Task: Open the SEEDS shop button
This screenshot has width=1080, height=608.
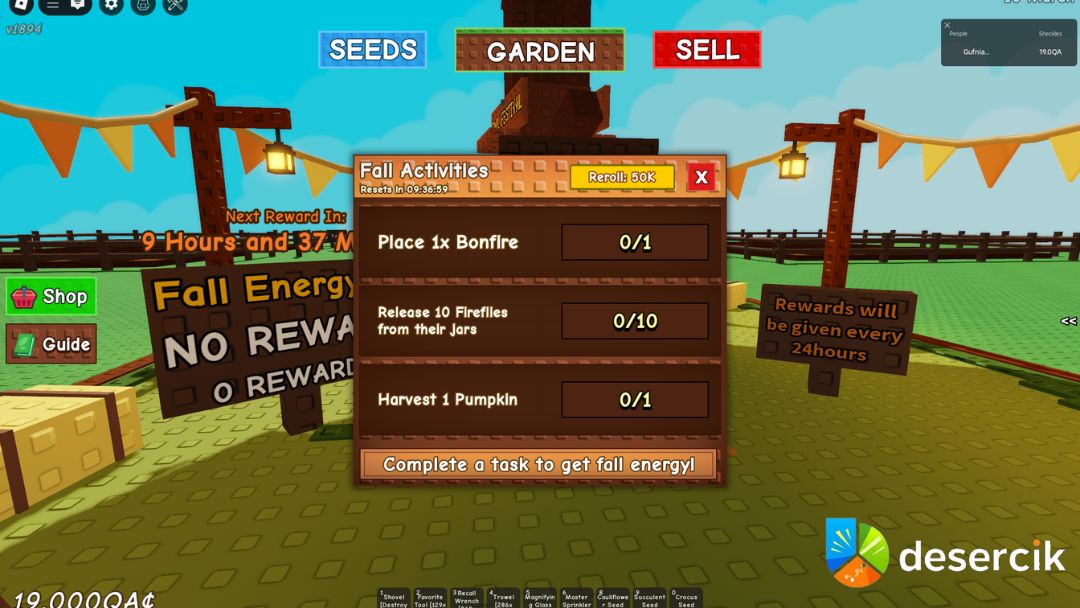Action: coord(373,50)
